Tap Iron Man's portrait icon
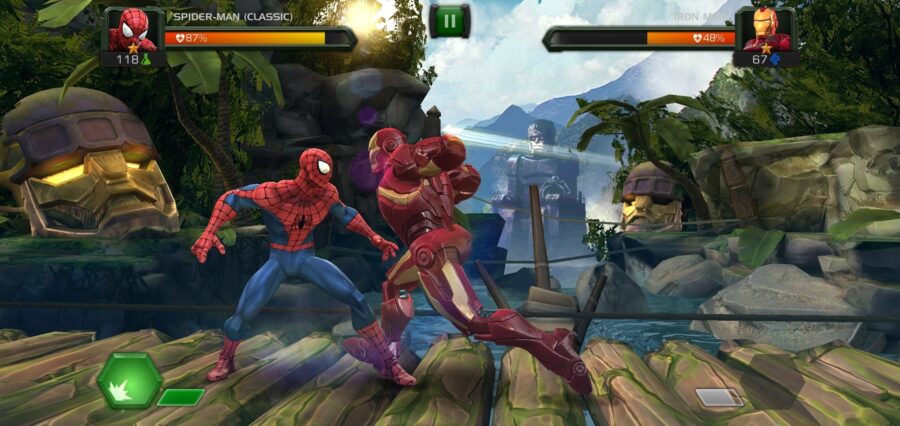This screenshot has height=426, width=900. (766, 30)
